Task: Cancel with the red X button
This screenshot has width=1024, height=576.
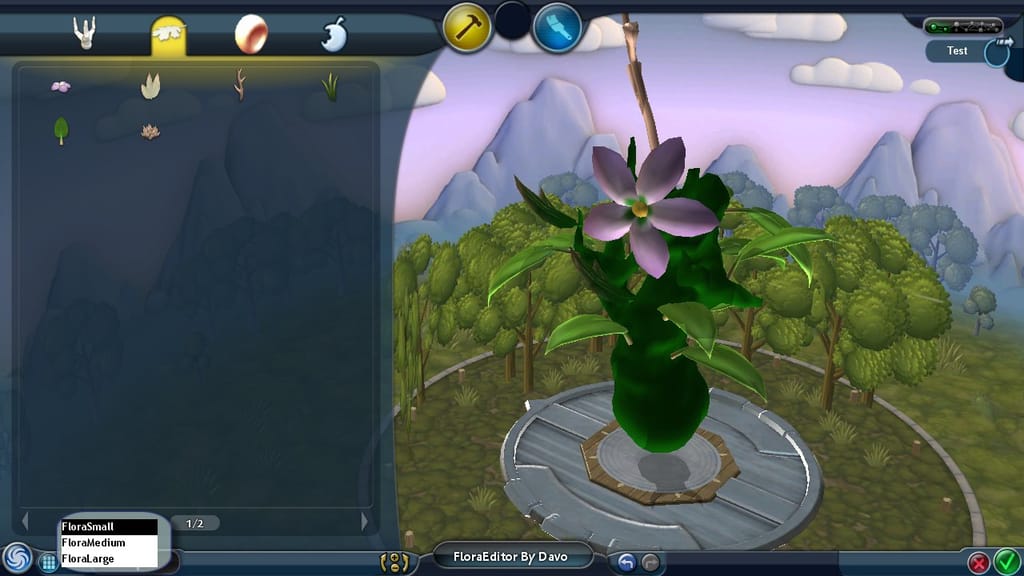Action: point(979,562)
